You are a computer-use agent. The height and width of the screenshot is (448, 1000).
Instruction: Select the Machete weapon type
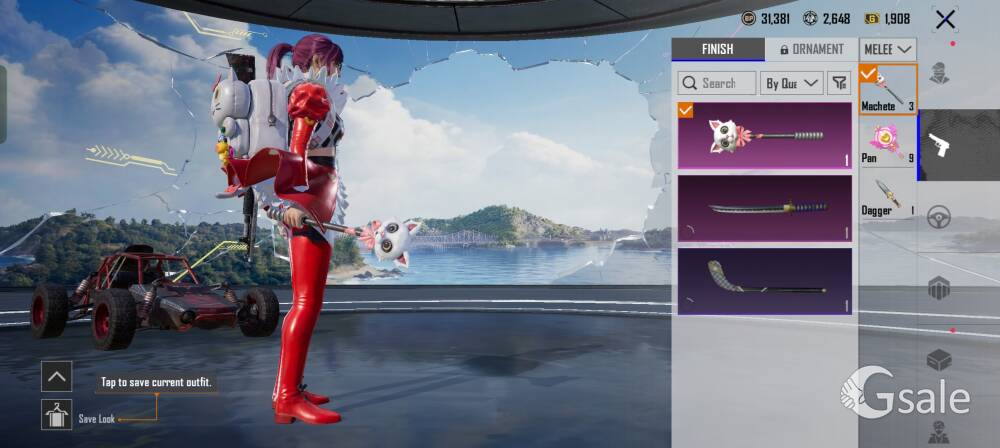(x=888, y=89)
